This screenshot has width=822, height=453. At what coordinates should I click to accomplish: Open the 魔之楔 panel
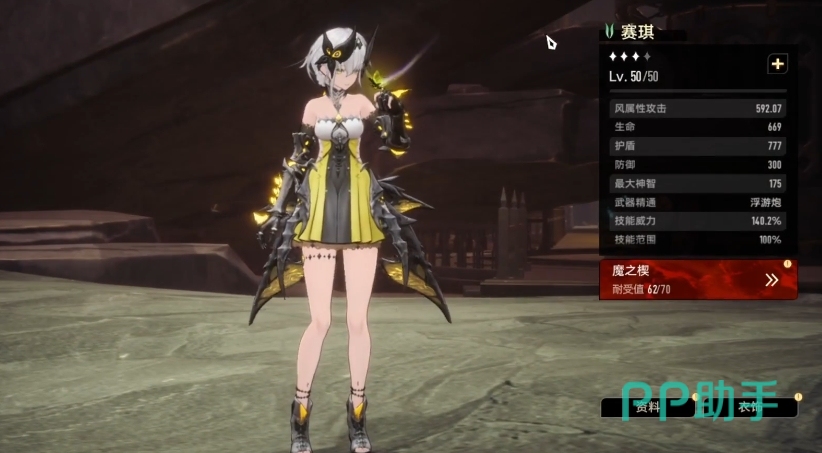point(698,280)
